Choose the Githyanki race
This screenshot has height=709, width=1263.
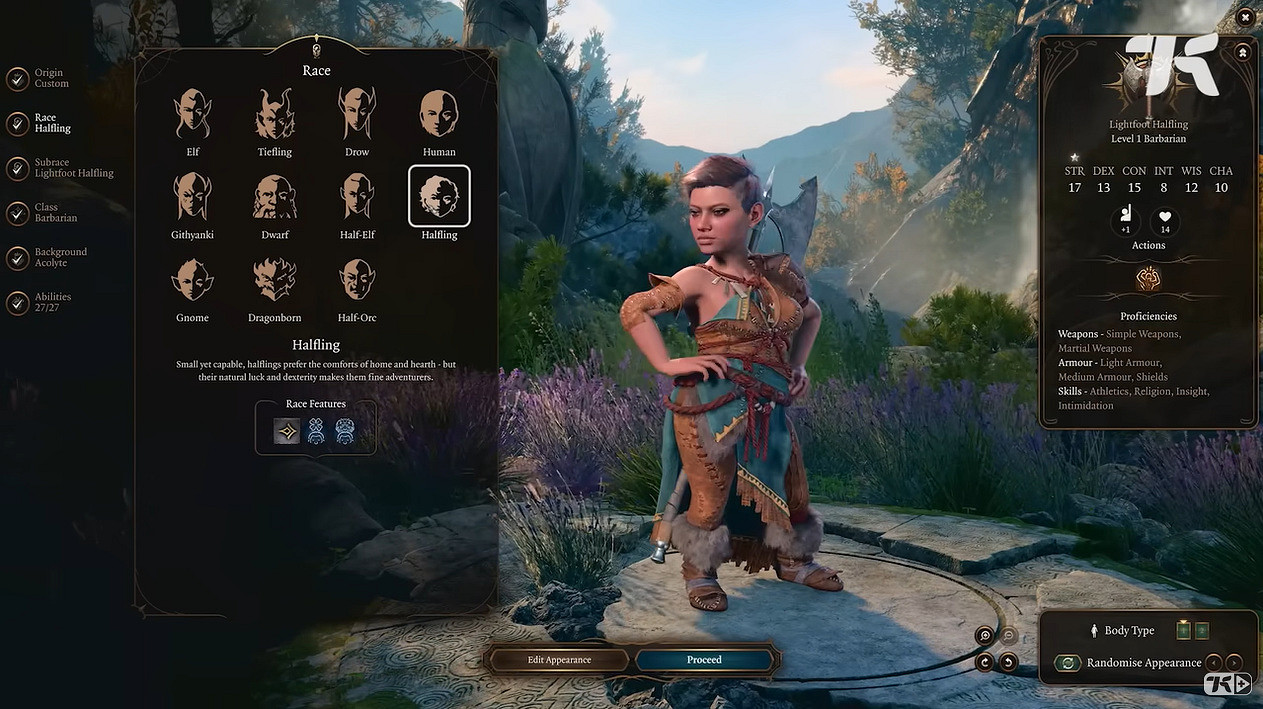coord(192,197)
